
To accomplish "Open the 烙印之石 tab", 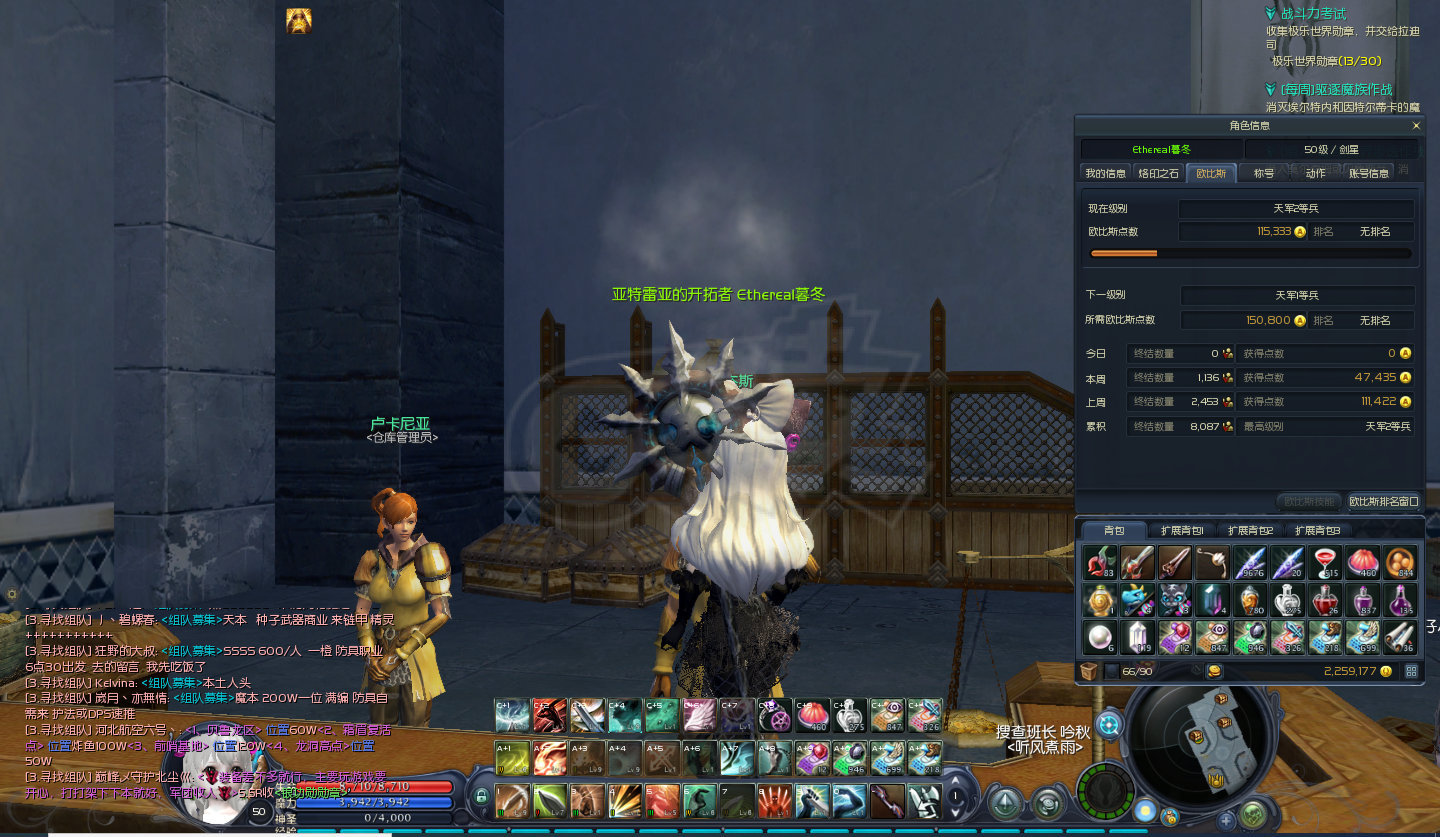I will [1159, 173].
